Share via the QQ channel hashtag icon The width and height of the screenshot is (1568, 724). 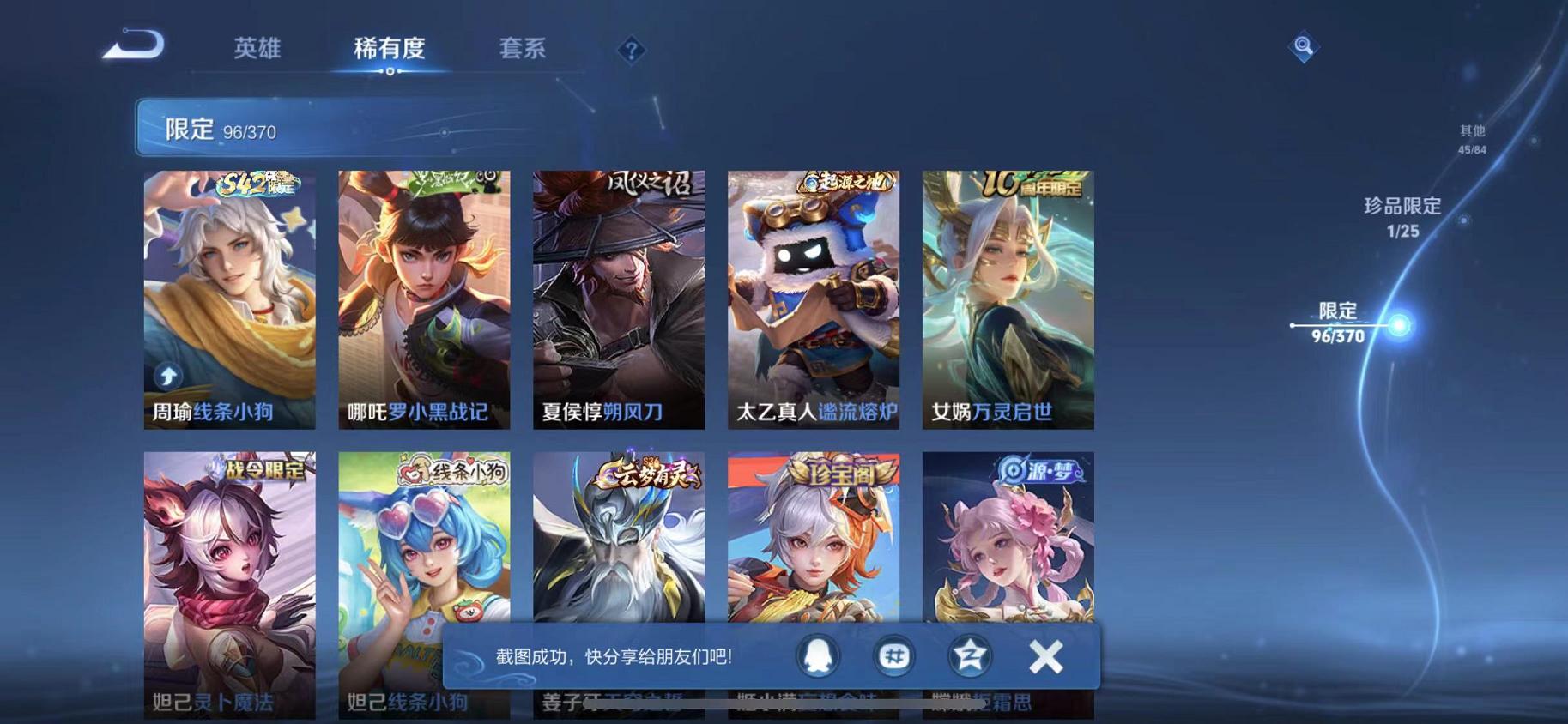(x=893, y=655)
